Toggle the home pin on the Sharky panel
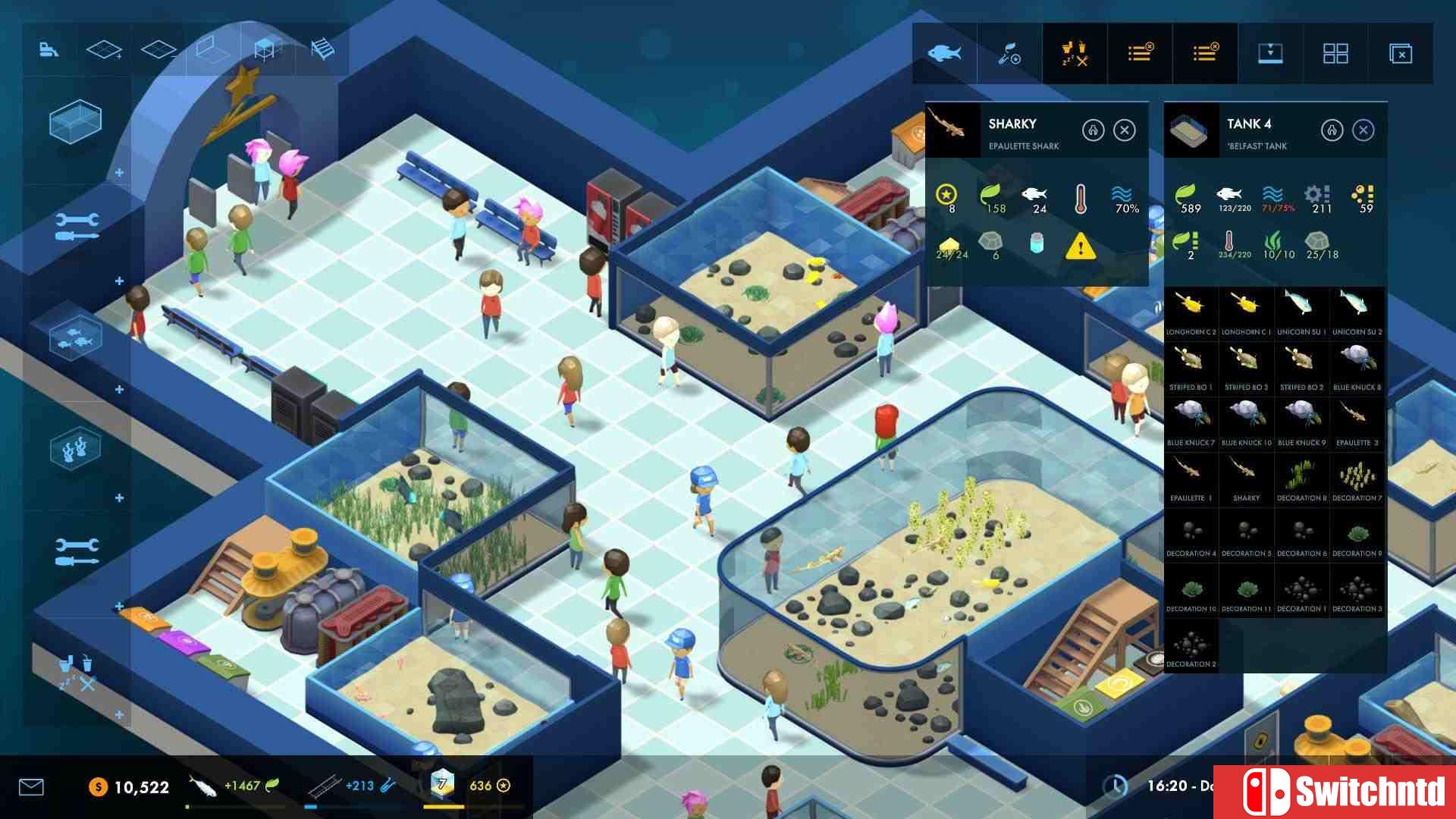This screenshot has height=819, width=1456. [1094, 130]
